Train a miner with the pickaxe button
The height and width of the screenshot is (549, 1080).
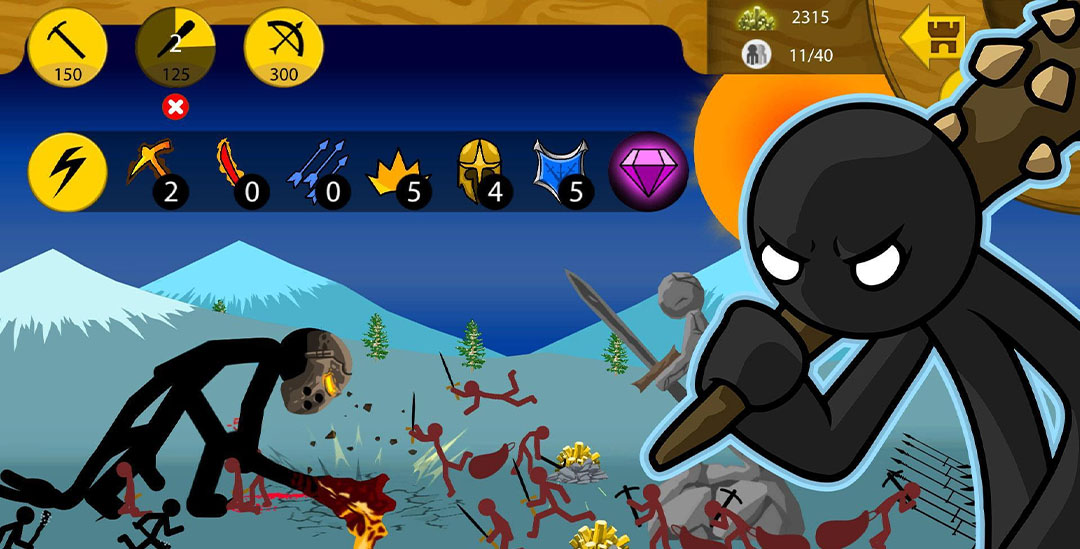68,47
